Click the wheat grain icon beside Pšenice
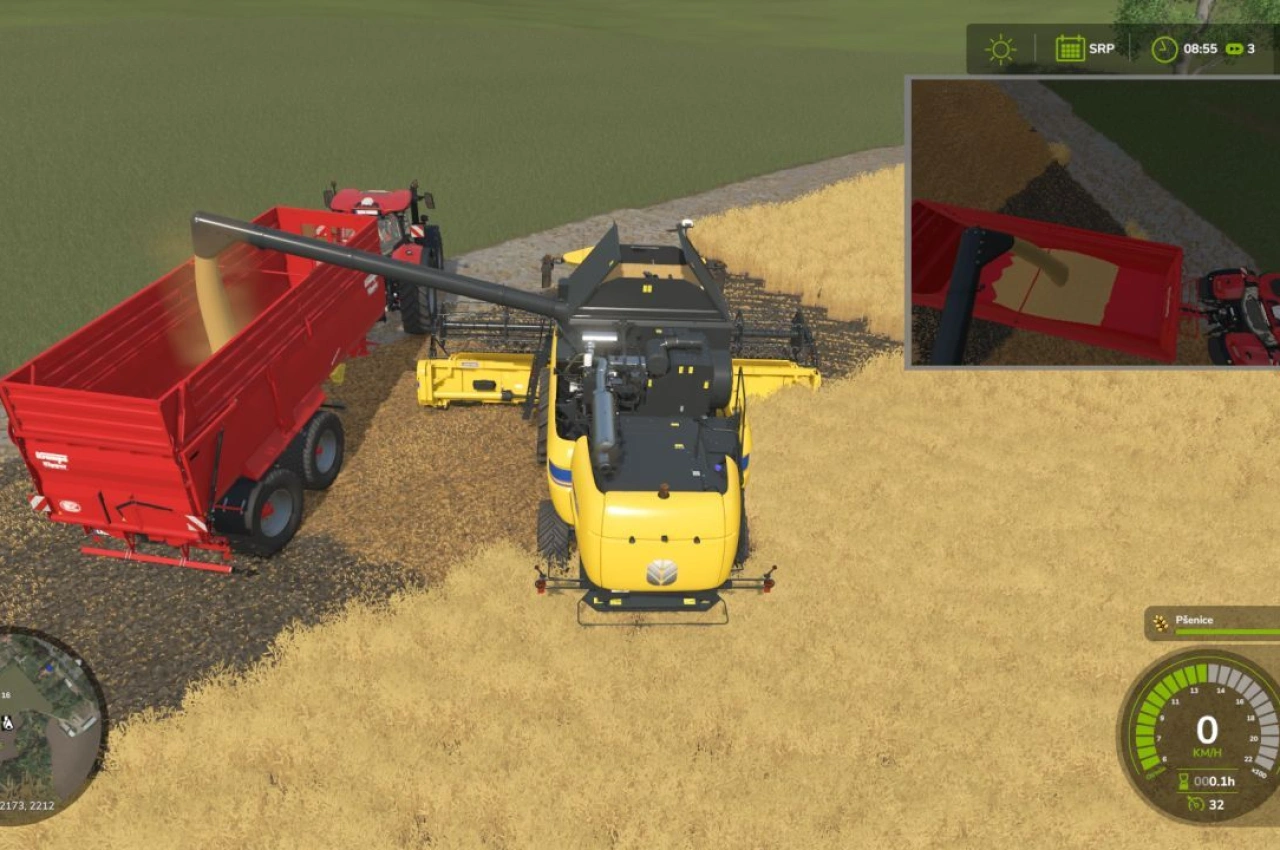Image resolution: width=1280 pixels, height=850 pixels. tap(1159, 622)
